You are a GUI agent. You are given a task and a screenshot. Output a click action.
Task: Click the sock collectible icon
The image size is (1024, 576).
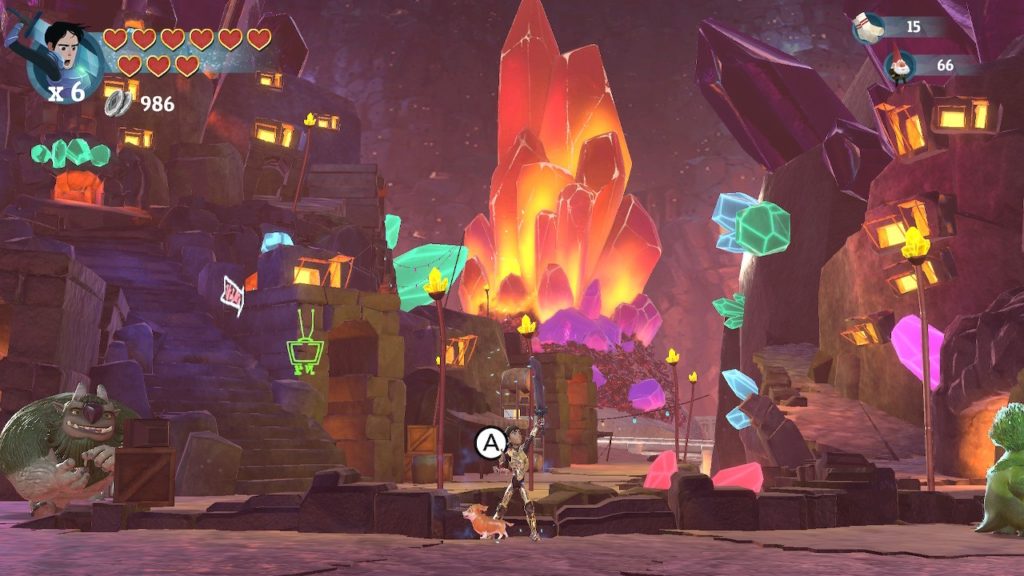coord(868,28)
